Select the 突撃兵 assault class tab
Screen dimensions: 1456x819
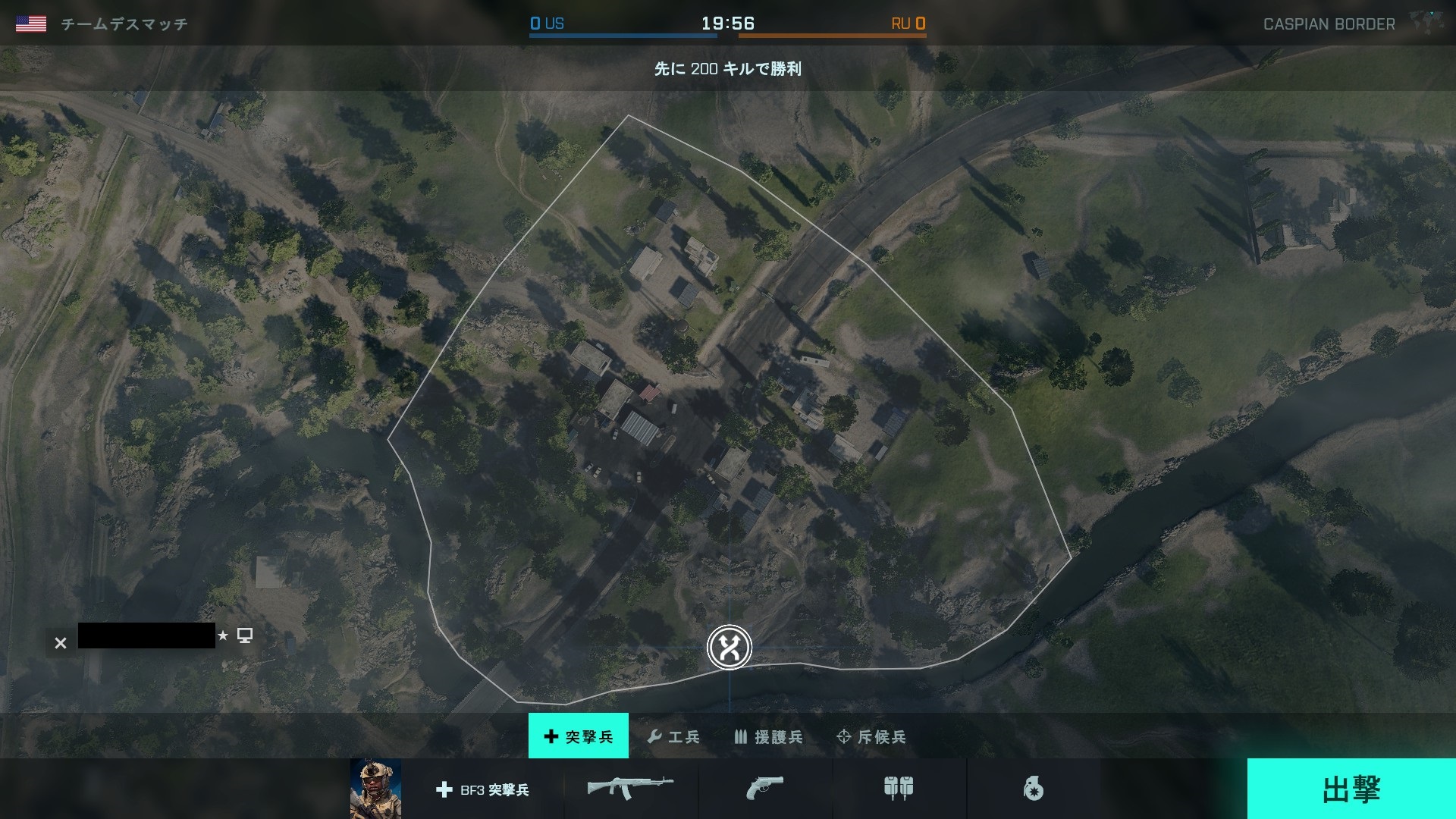pyautogui.click(x=579, y=736)
